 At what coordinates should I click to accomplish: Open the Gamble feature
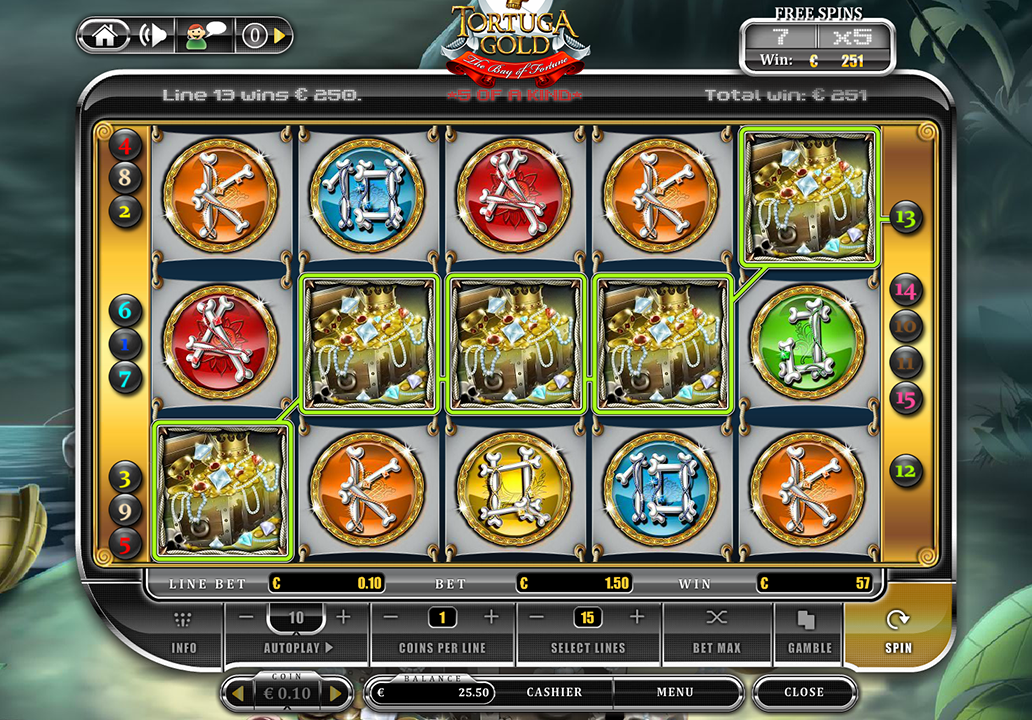point(809,631)
